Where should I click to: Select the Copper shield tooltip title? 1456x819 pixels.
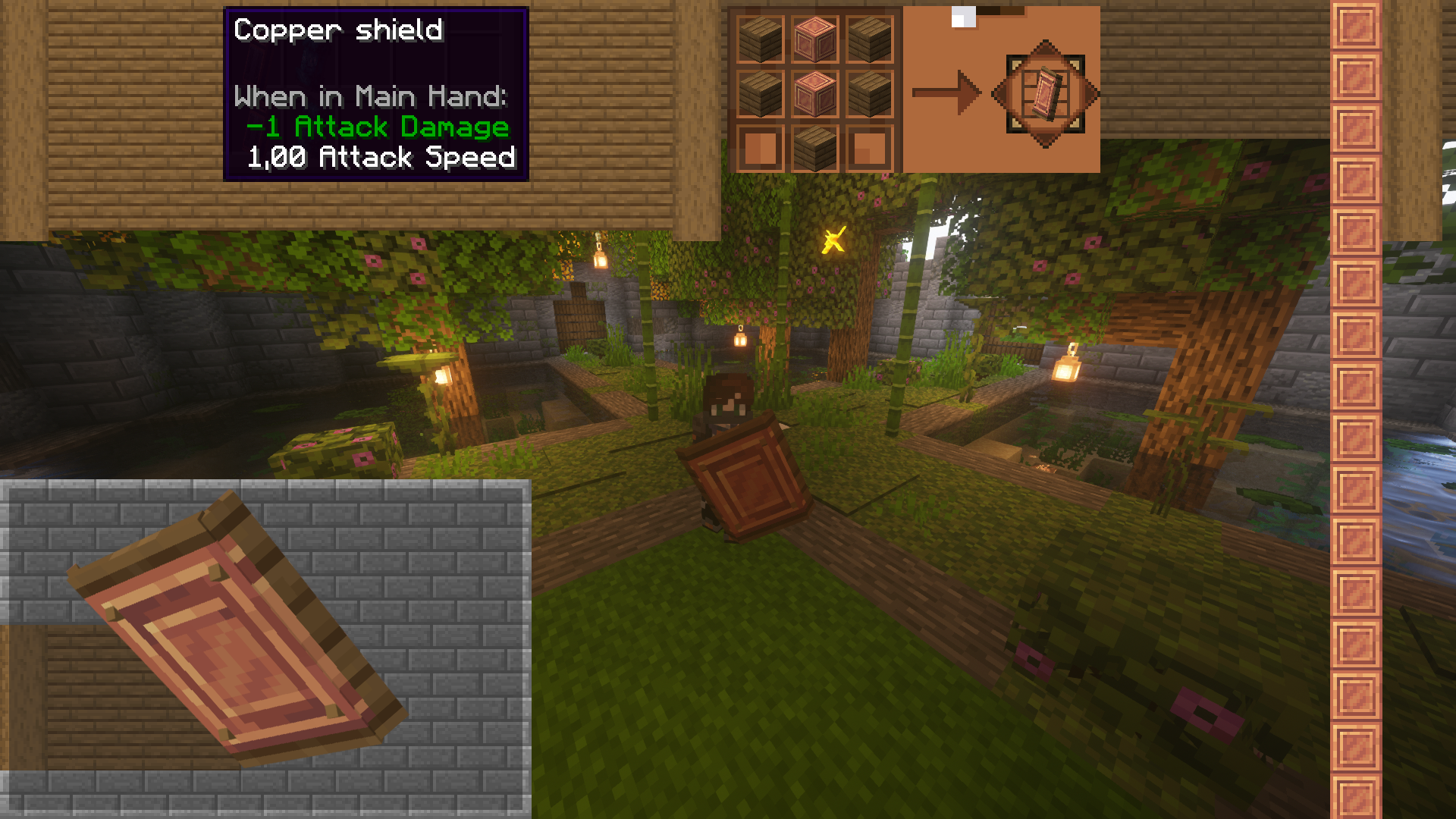click(x=337, y=32)
